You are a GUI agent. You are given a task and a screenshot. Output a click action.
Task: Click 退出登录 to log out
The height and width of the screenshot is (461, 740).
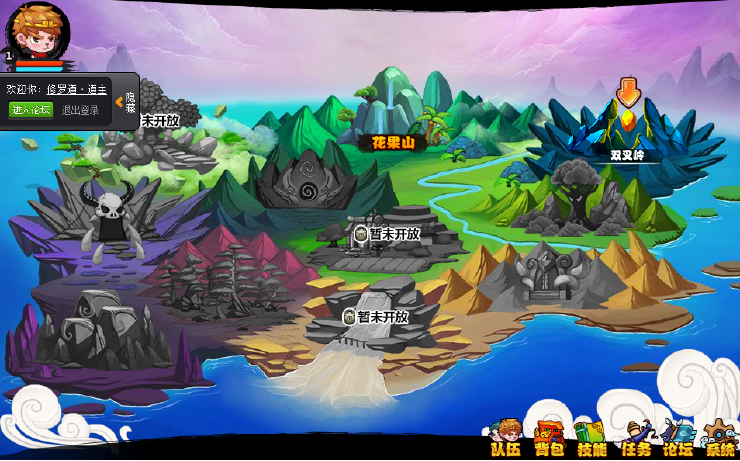point(81,110)
